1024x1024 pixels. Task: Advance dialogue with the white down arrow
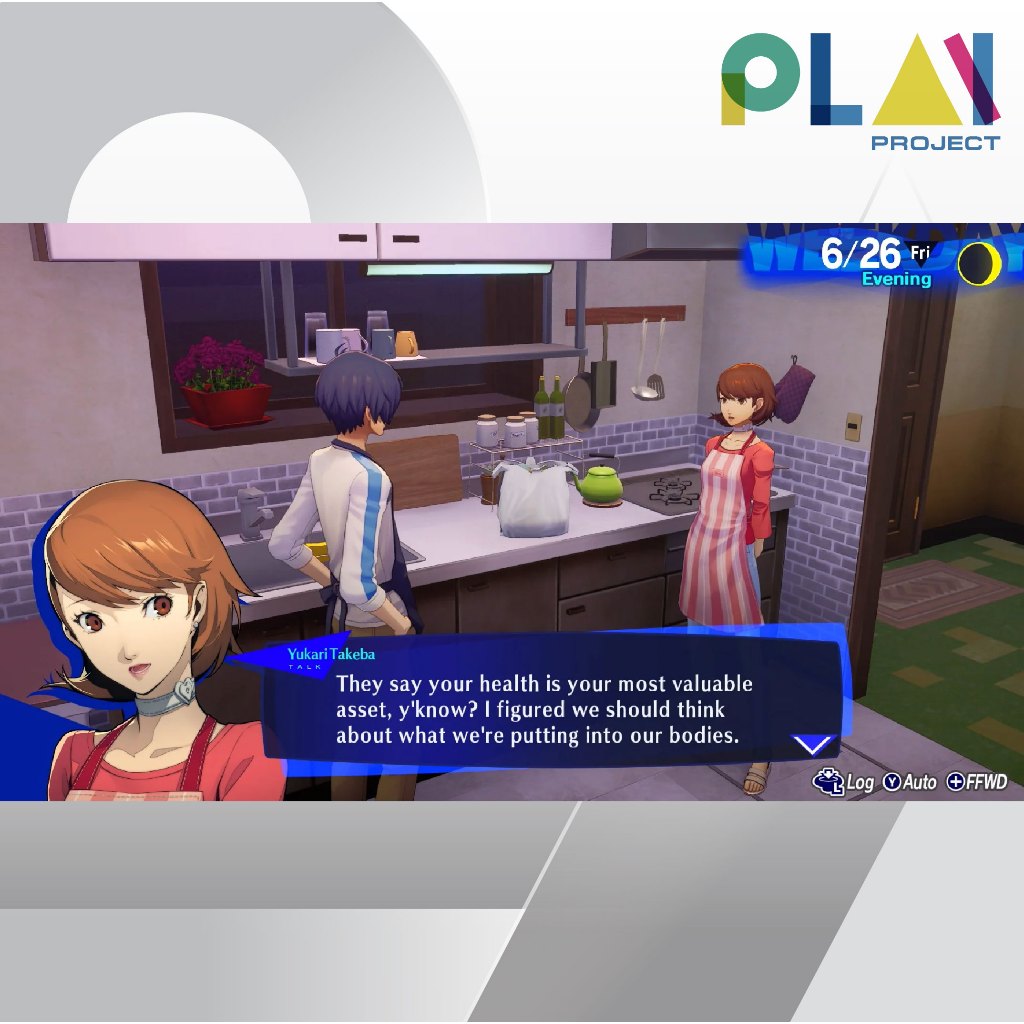812,744
